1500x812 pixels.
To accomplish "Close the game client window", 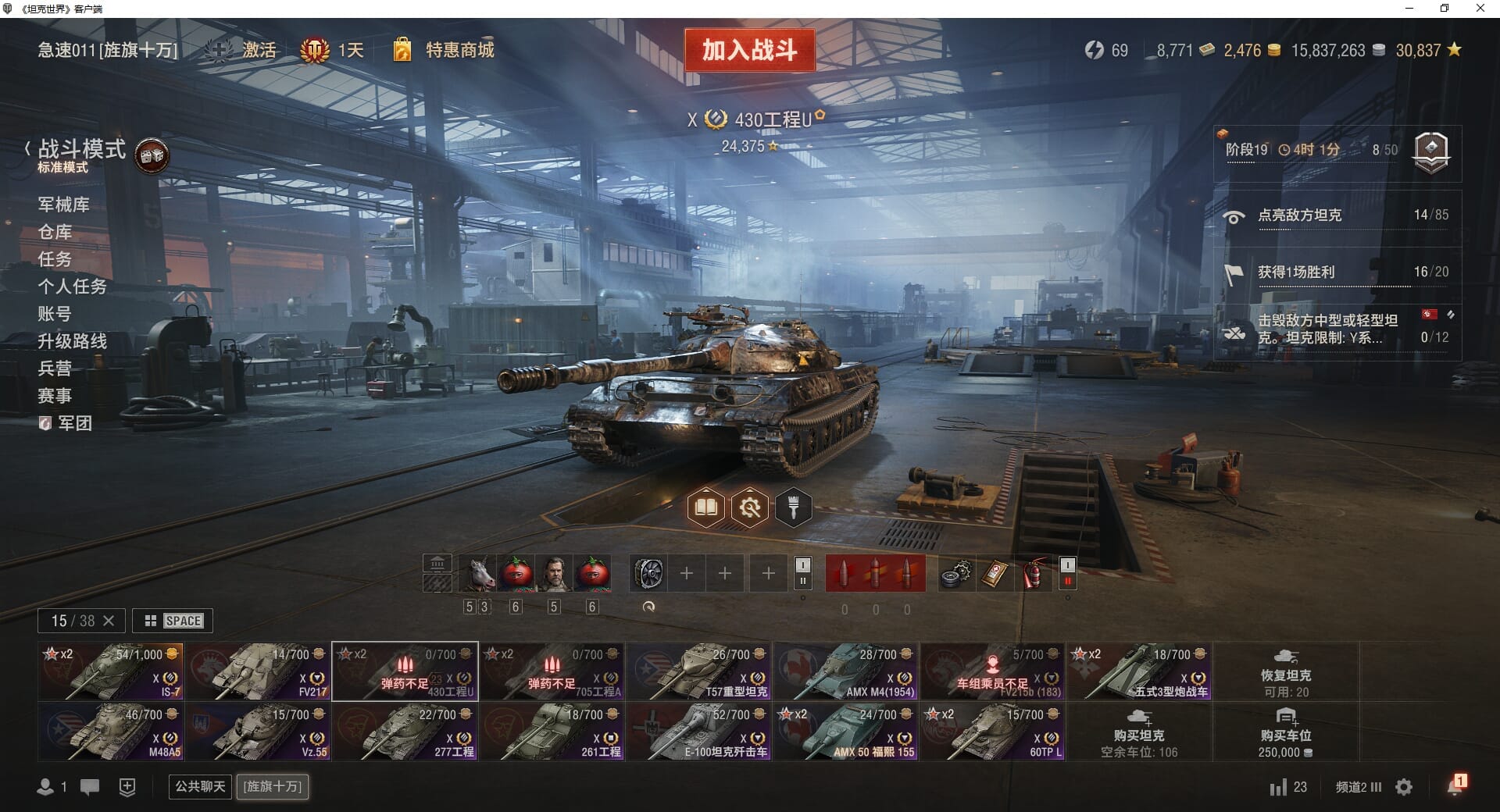I will click(1480, 9).
